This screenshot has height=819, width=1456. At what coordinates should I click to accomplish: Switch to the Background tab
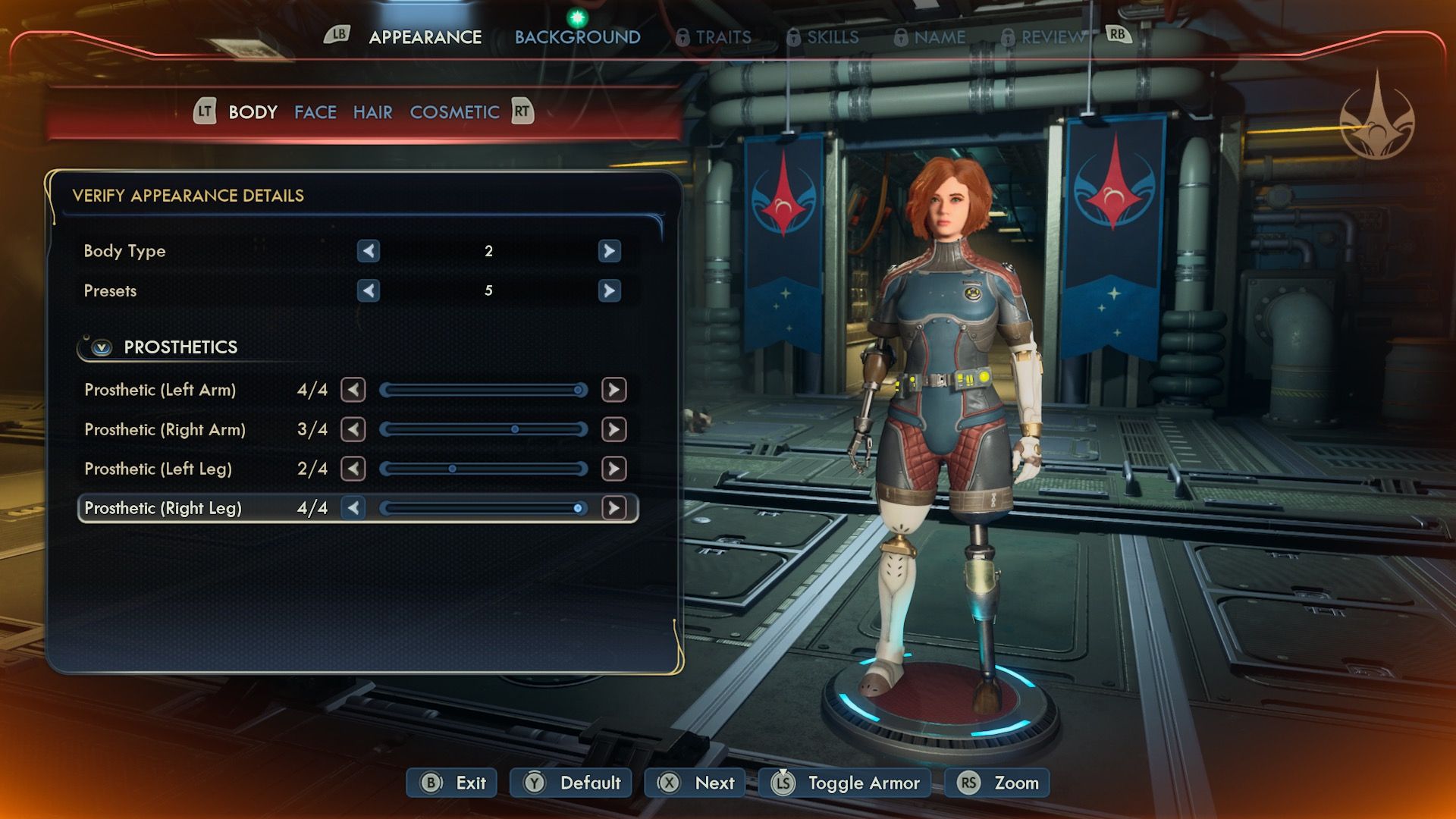[x=577, y=37]
